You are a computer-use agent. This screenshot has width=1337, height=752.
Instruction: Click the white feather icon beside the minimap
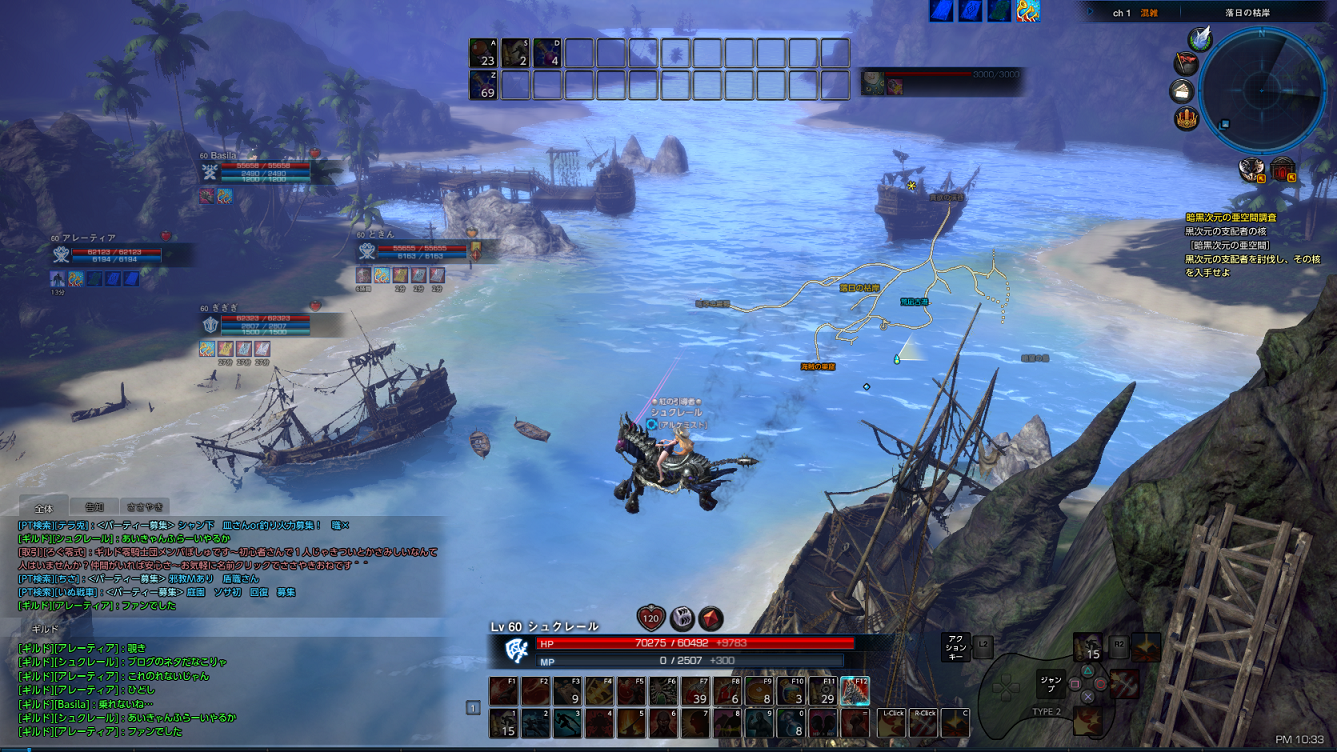pos(1200,39)
